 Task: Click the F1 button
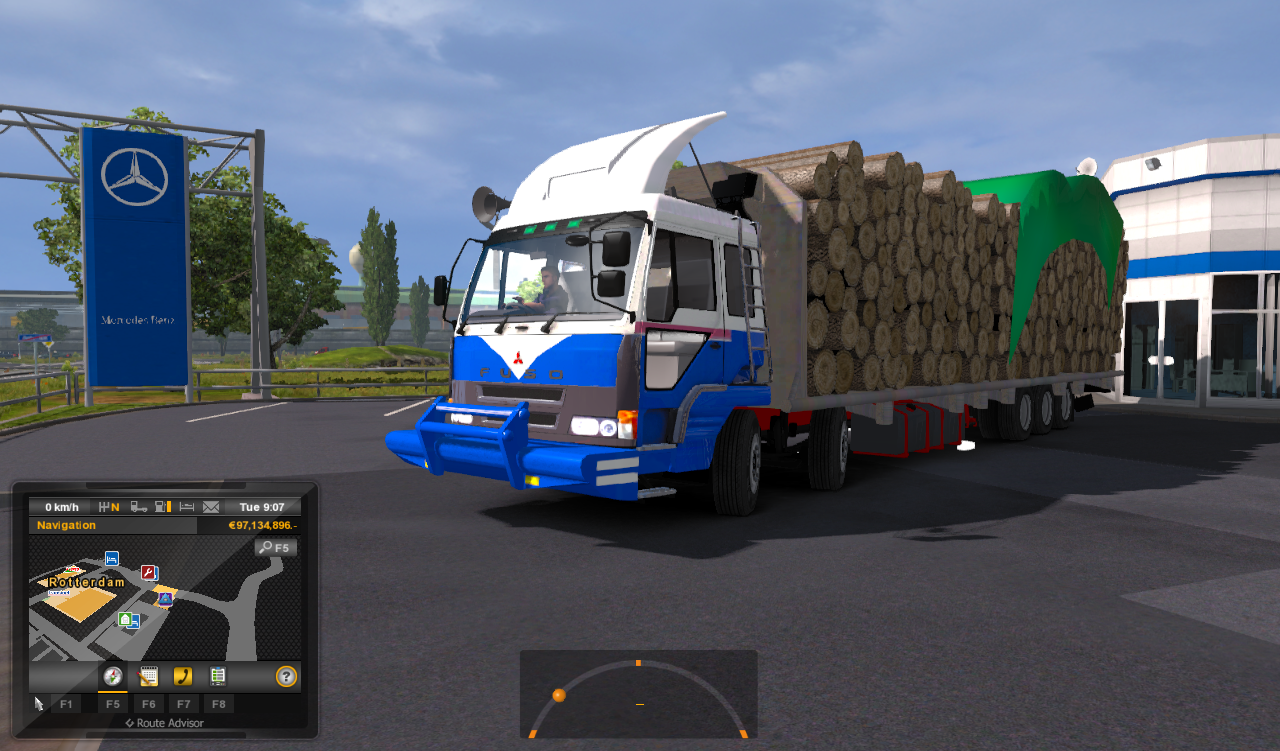[x=67, y=703]
